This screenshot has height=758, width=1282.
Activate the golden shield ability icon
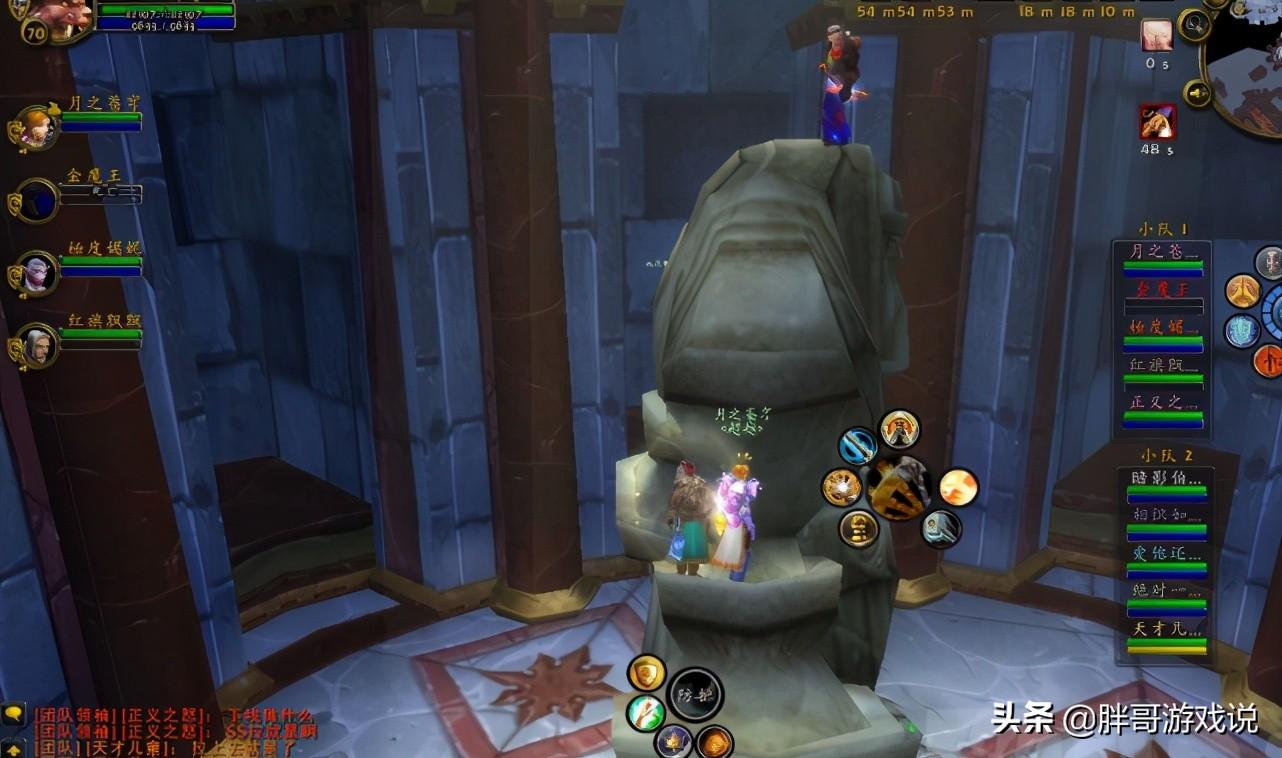(647, 672)
